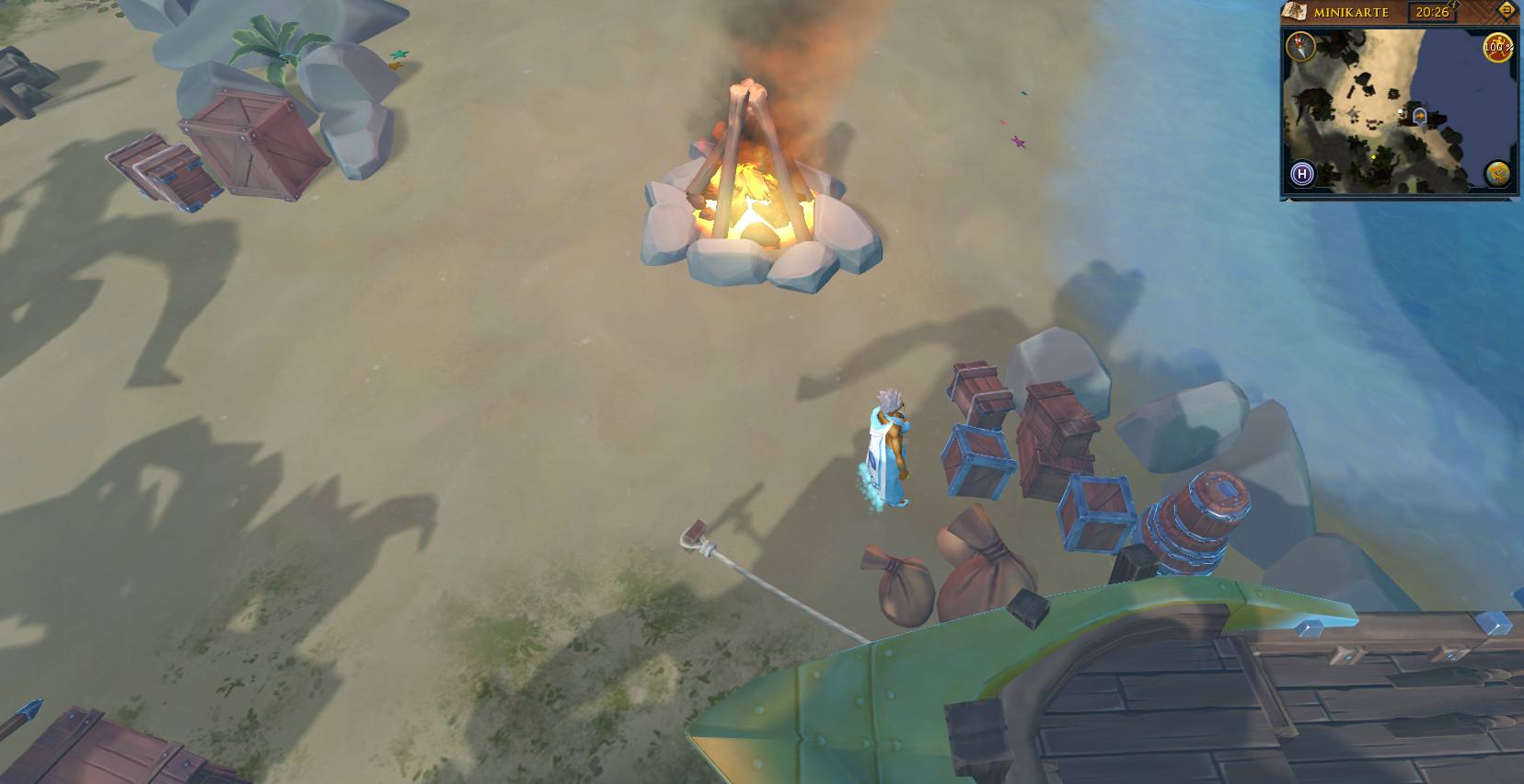Click the orange arrow marker on the minimap
The height and width of the screenshot is (784, 1524).
1420,117
